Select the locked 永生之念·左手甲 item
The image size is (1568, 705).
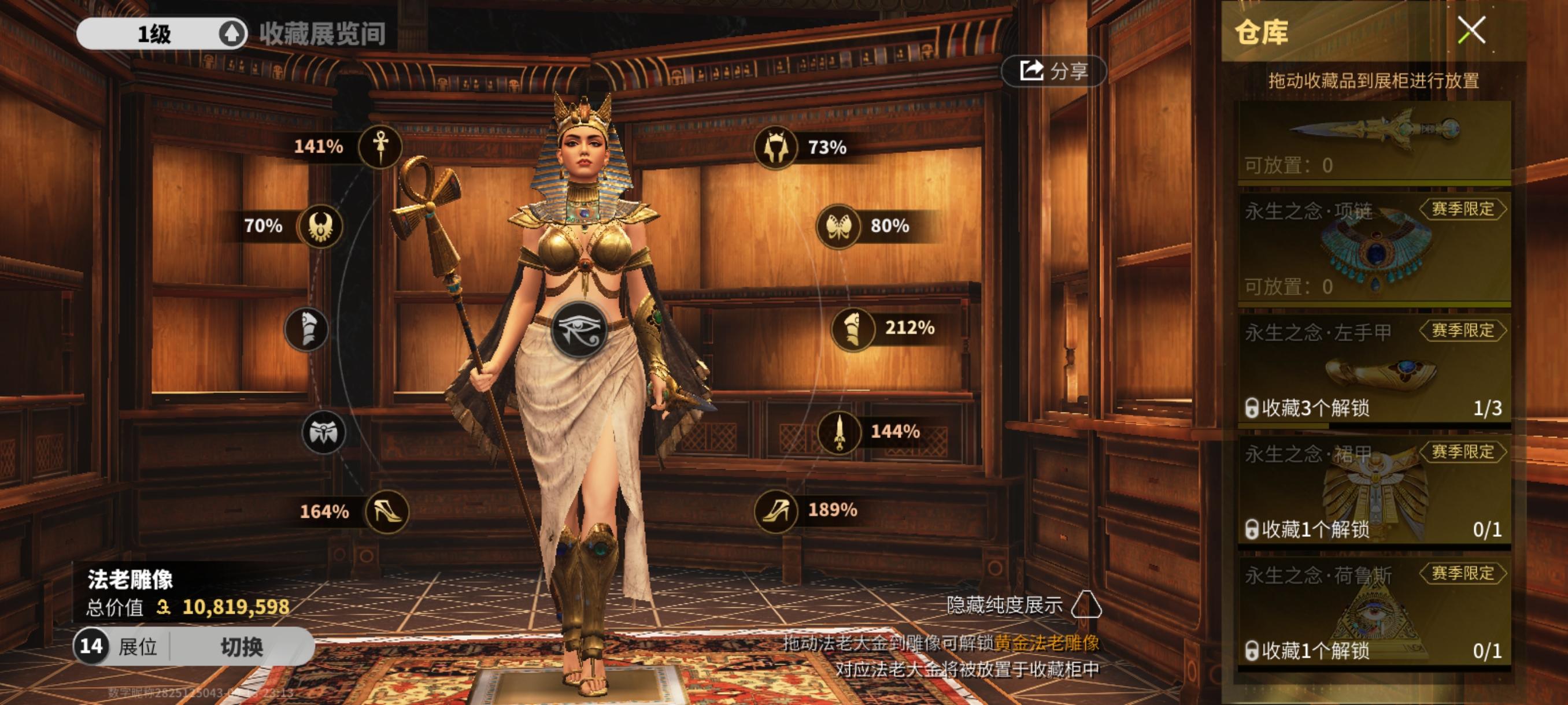tap(1374, 369)
